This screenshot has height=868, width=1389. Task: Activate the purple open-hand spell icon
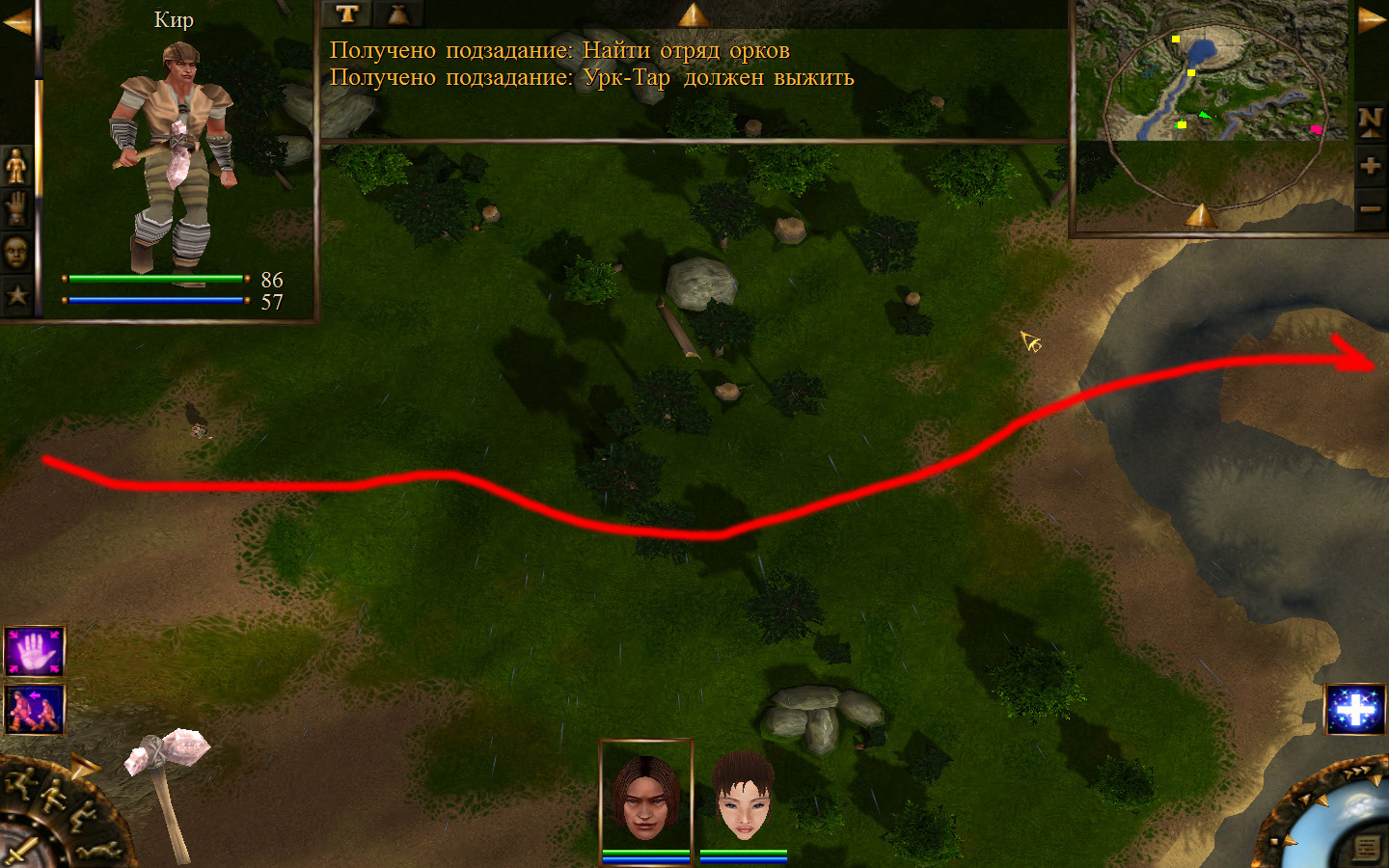pyautogui.click(x=35, y=652)
